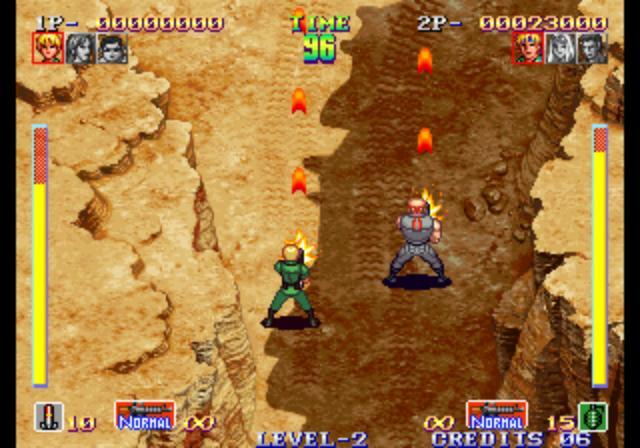Viewport: 640px width, 448px height.
Task: Select Player 1's highlighted blonde character portrait
Action: tap(47, 48)
